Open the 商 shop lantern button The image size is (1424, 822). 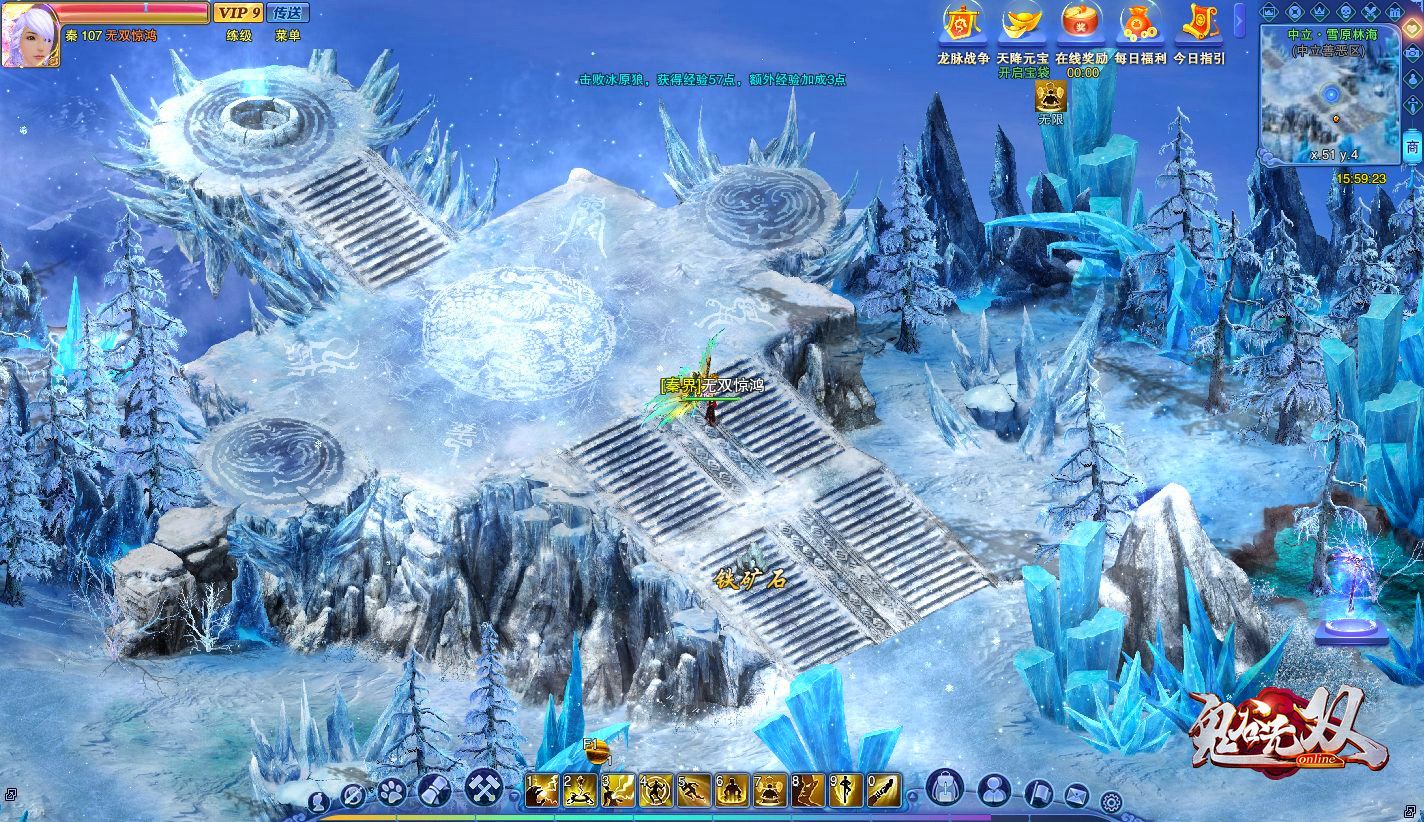[x=1412, y=148]
